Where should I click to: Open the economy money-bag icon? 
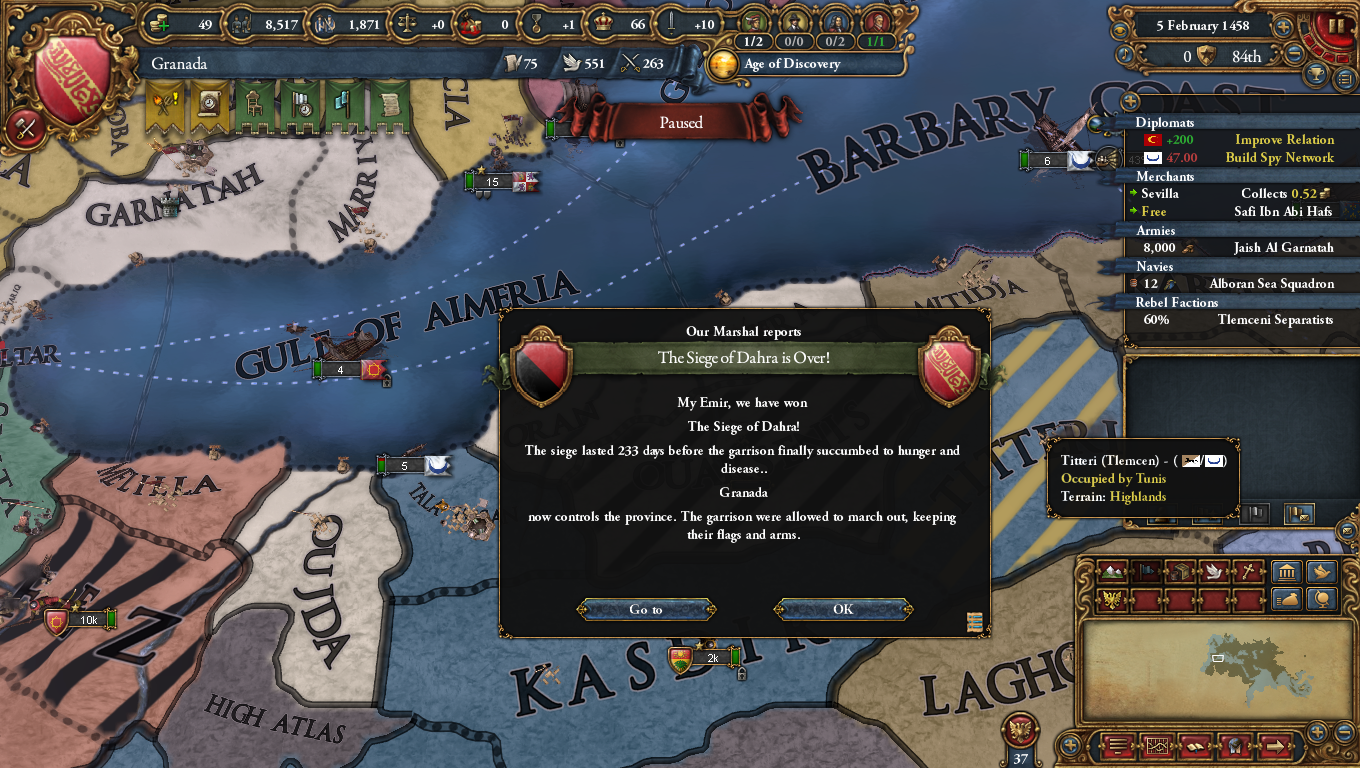[x=1288, y=598]
